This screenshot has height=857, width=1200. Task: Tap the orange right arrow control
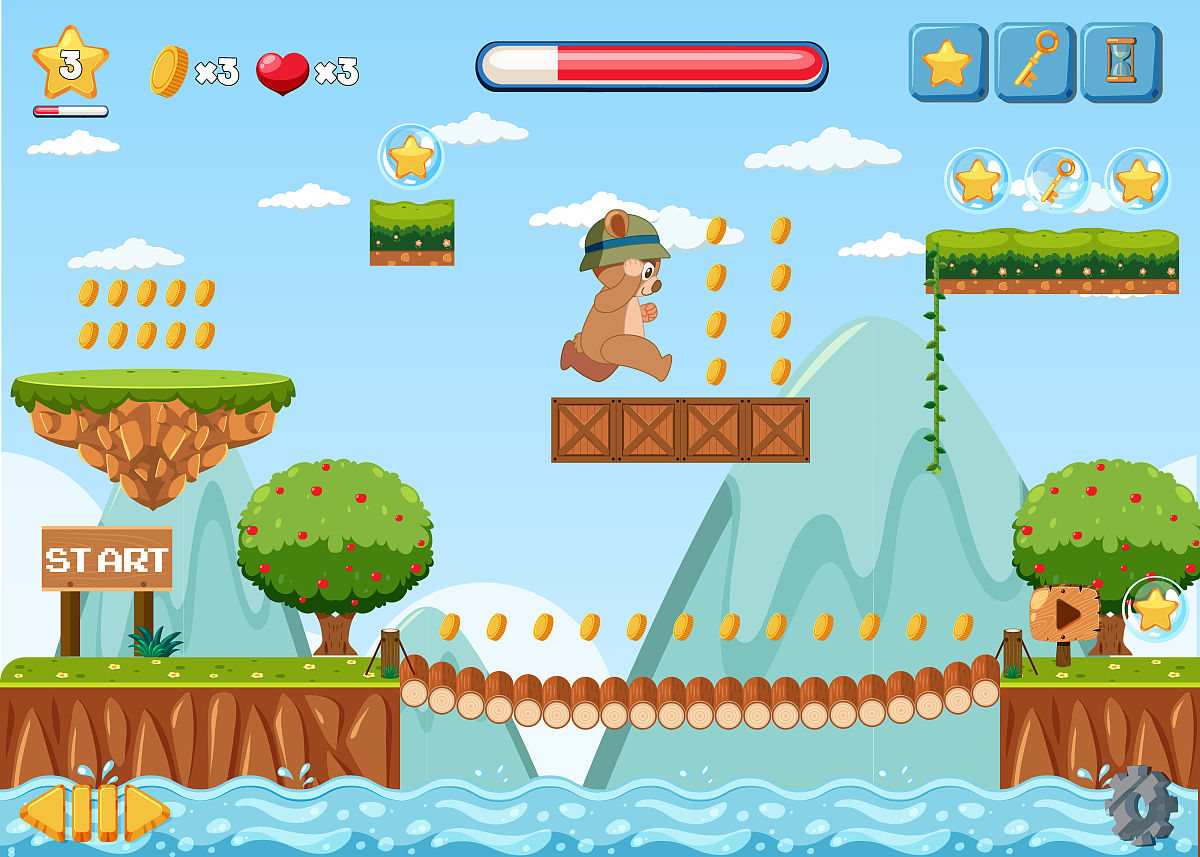point(145,812)
